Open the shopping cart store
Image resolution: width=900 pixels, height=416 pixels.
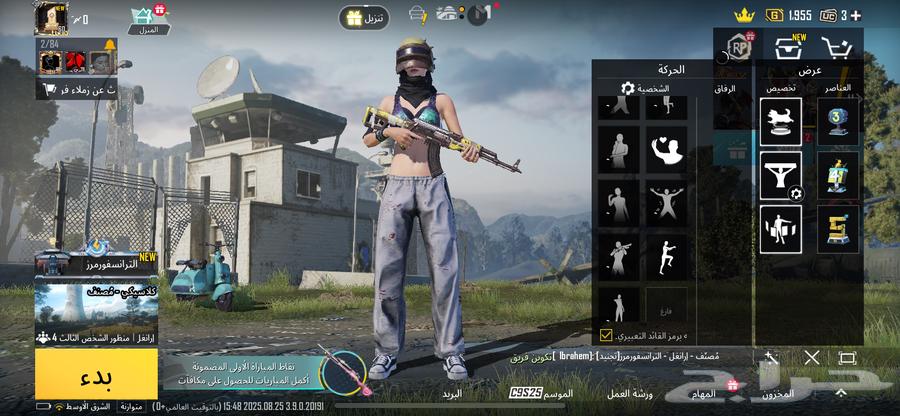836,46
